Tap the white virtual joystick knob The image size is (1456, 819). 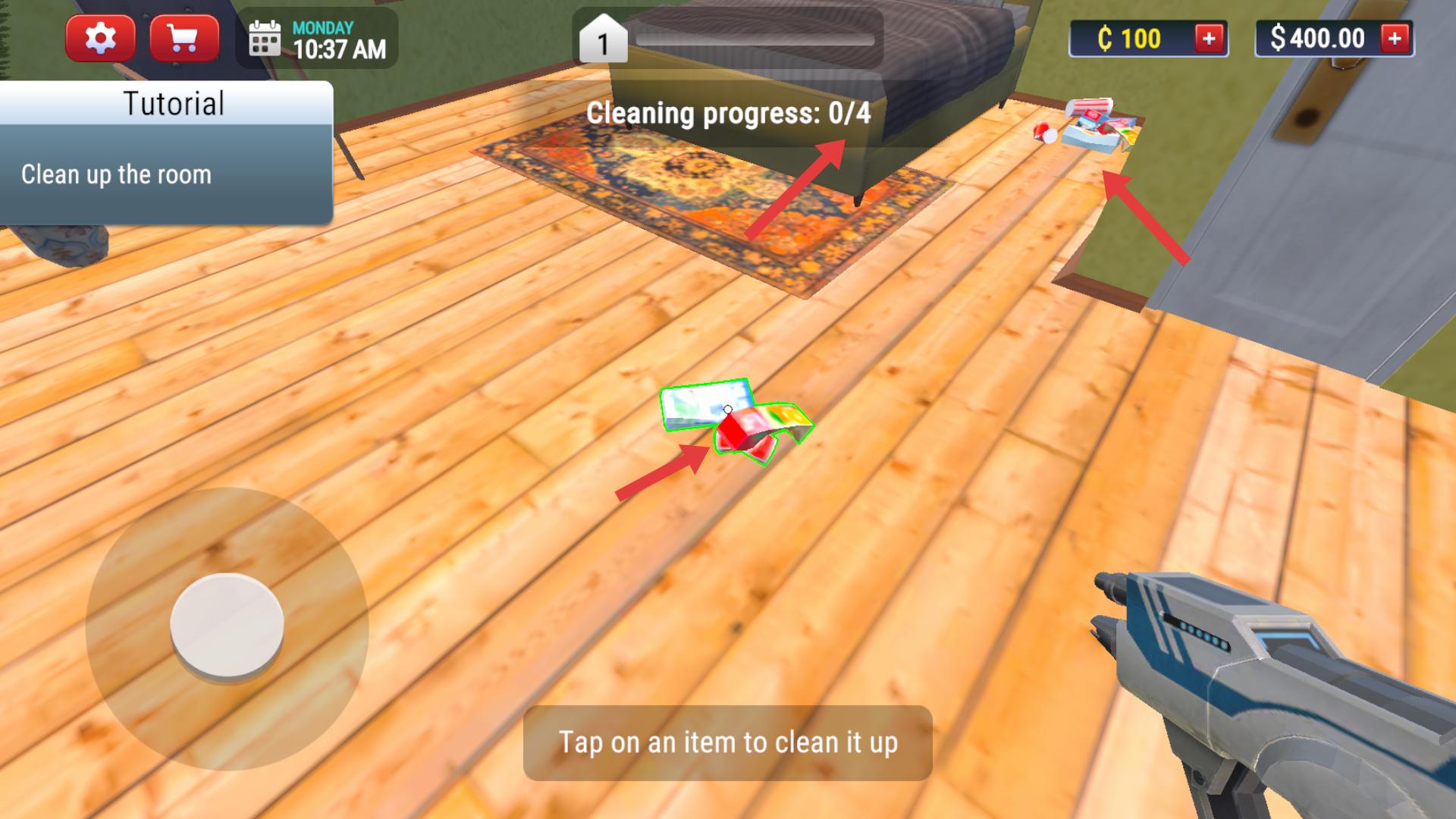coord(227,626)
